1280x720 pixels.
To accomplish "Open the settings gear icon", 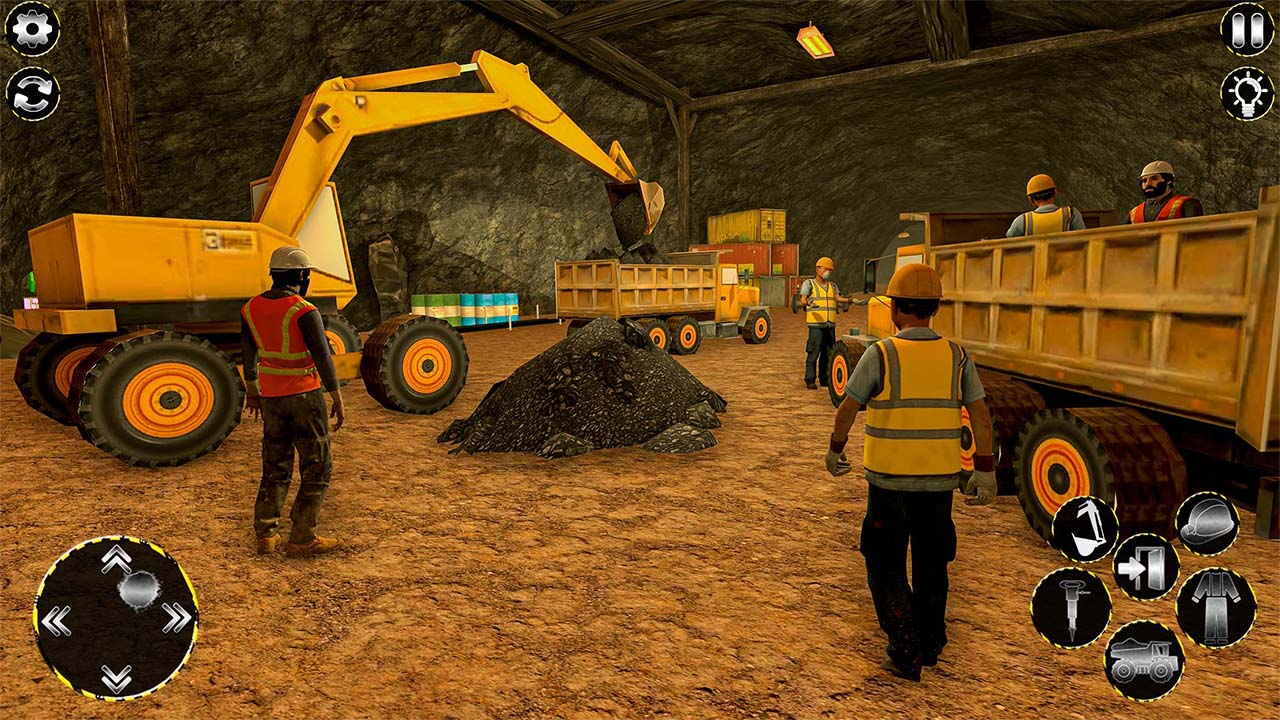I will click(x=33, y=30).
